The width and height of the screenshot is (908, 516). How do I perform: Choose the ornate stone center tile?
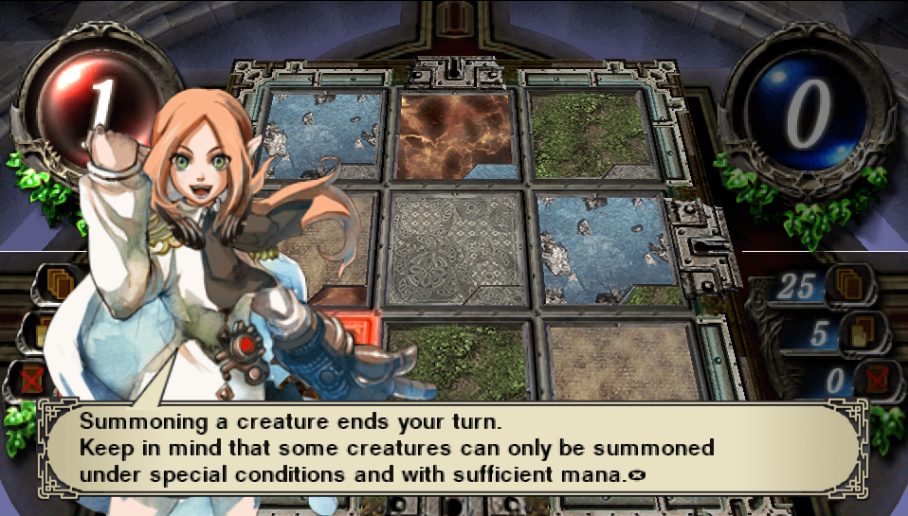click(455, 247)
